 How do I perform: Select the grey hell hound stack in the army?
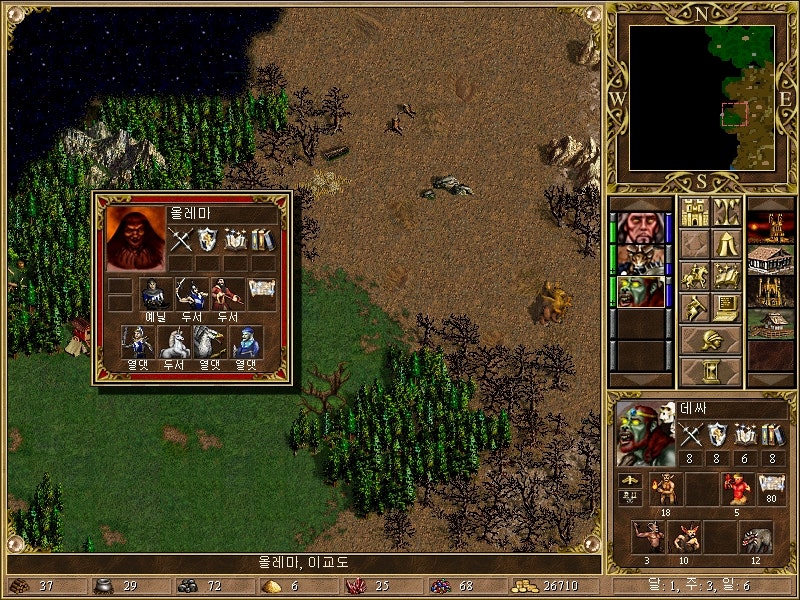point(755,538)
